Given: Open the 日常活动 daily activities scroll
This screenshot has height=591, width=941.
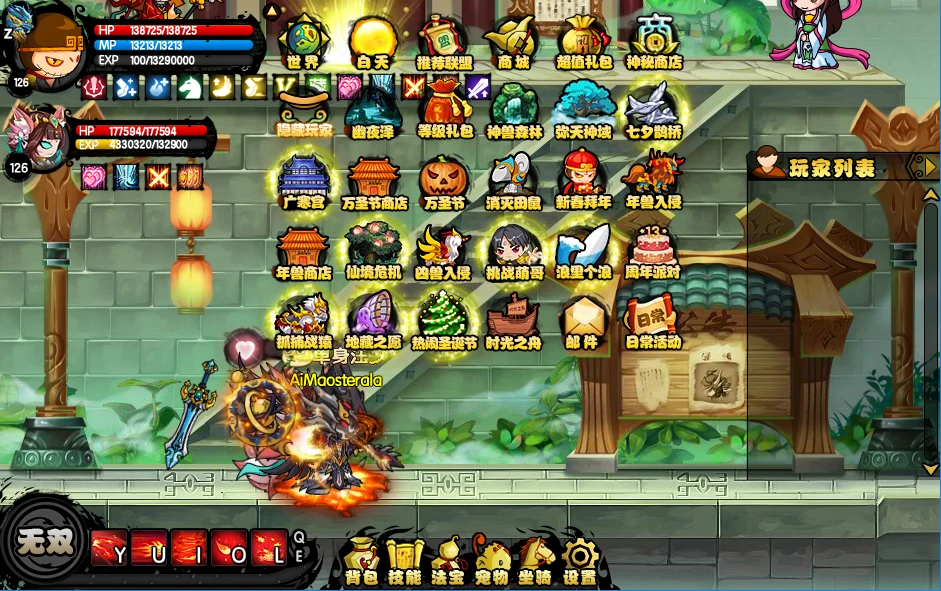Looking at the screenshot, I should coord(653,320).
